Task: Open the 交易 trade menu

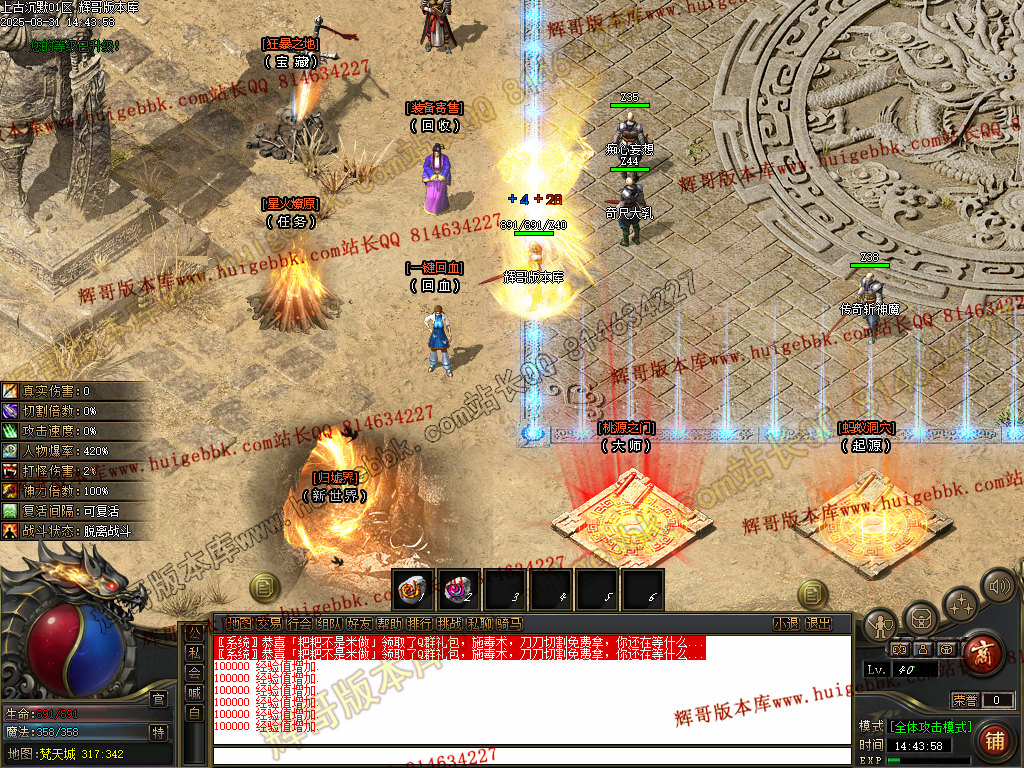Action: click(269, 623)
